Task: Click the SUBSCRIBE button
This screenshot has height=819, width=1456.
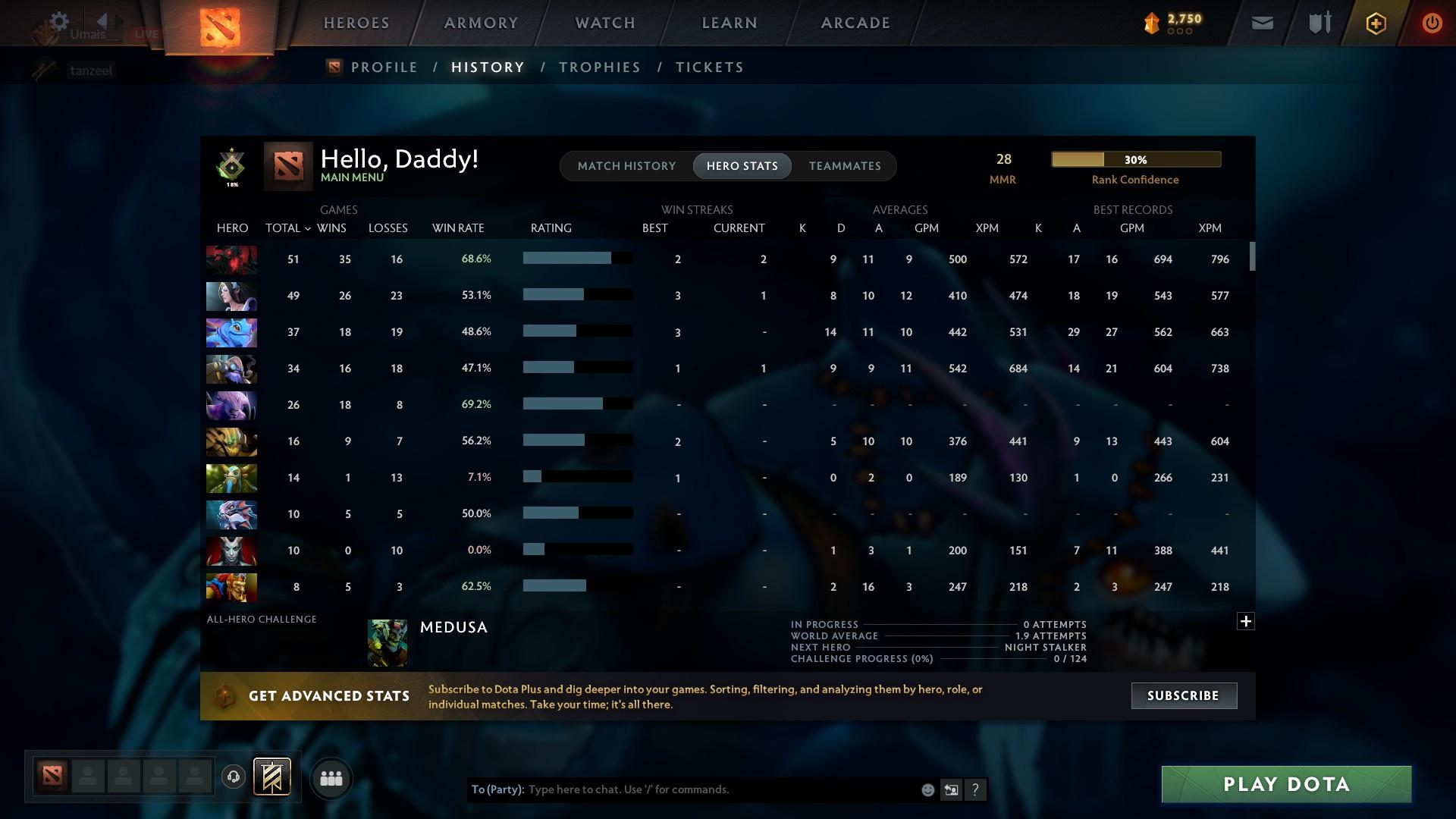Action: [1183, 695]
